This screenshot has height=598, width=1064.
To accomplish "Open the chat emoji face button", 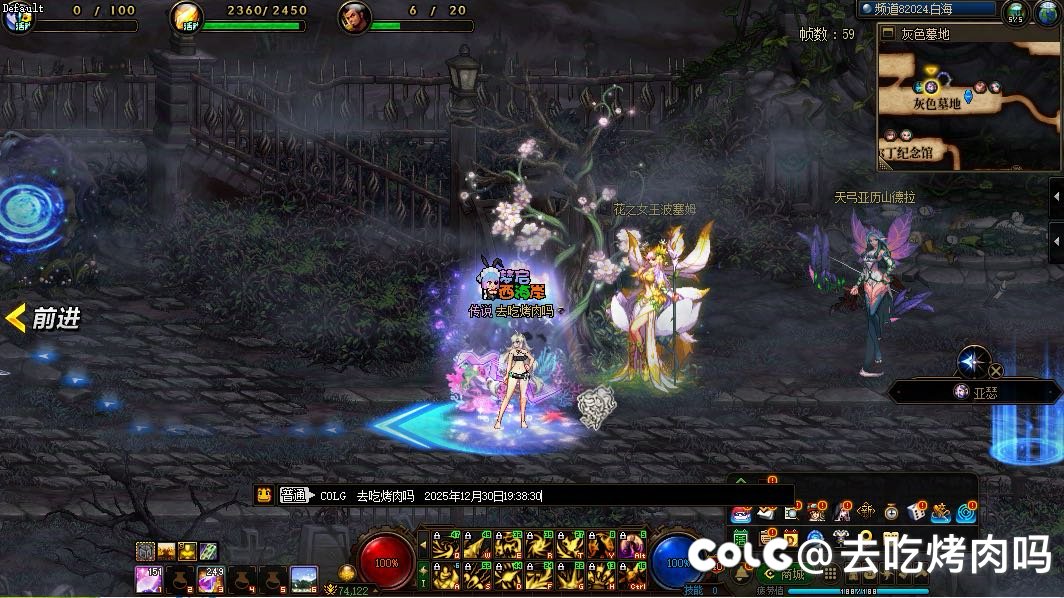I will [264, 495].
